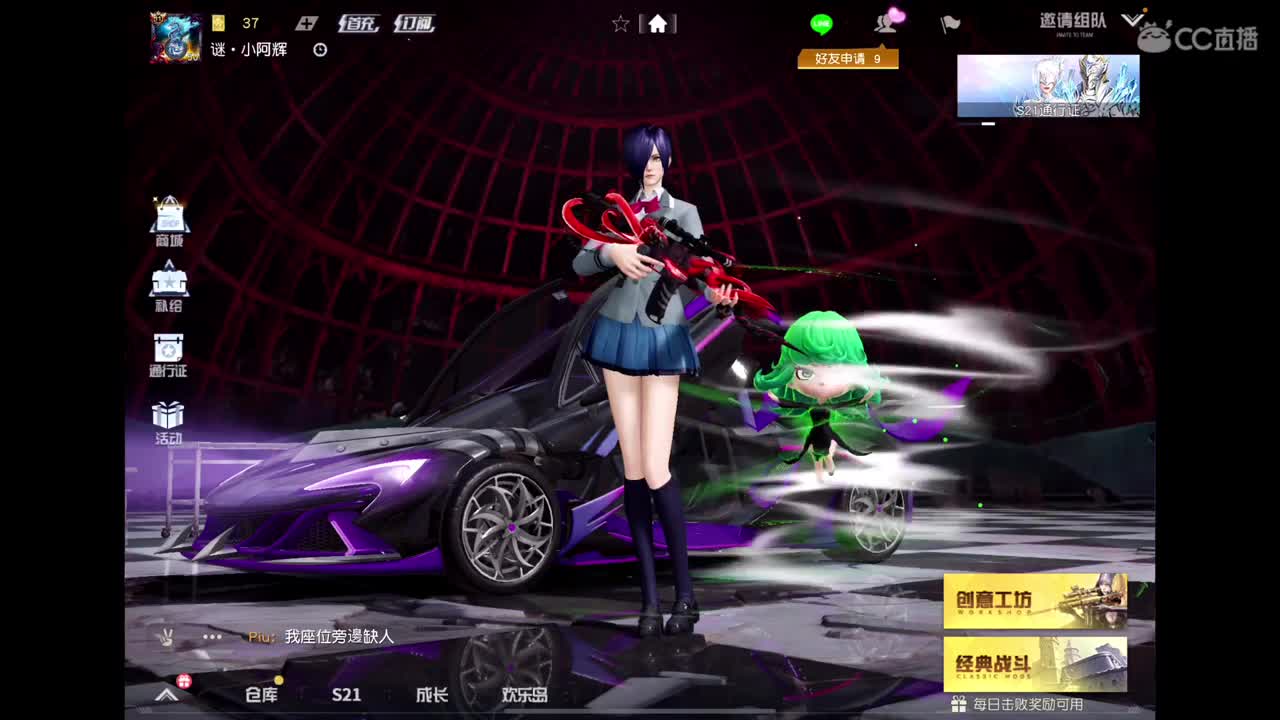Image resolution: width=1280 pixels, height=720 pixels.
Task: Open the ellipsis chat options
Action: tap(211, 637)
